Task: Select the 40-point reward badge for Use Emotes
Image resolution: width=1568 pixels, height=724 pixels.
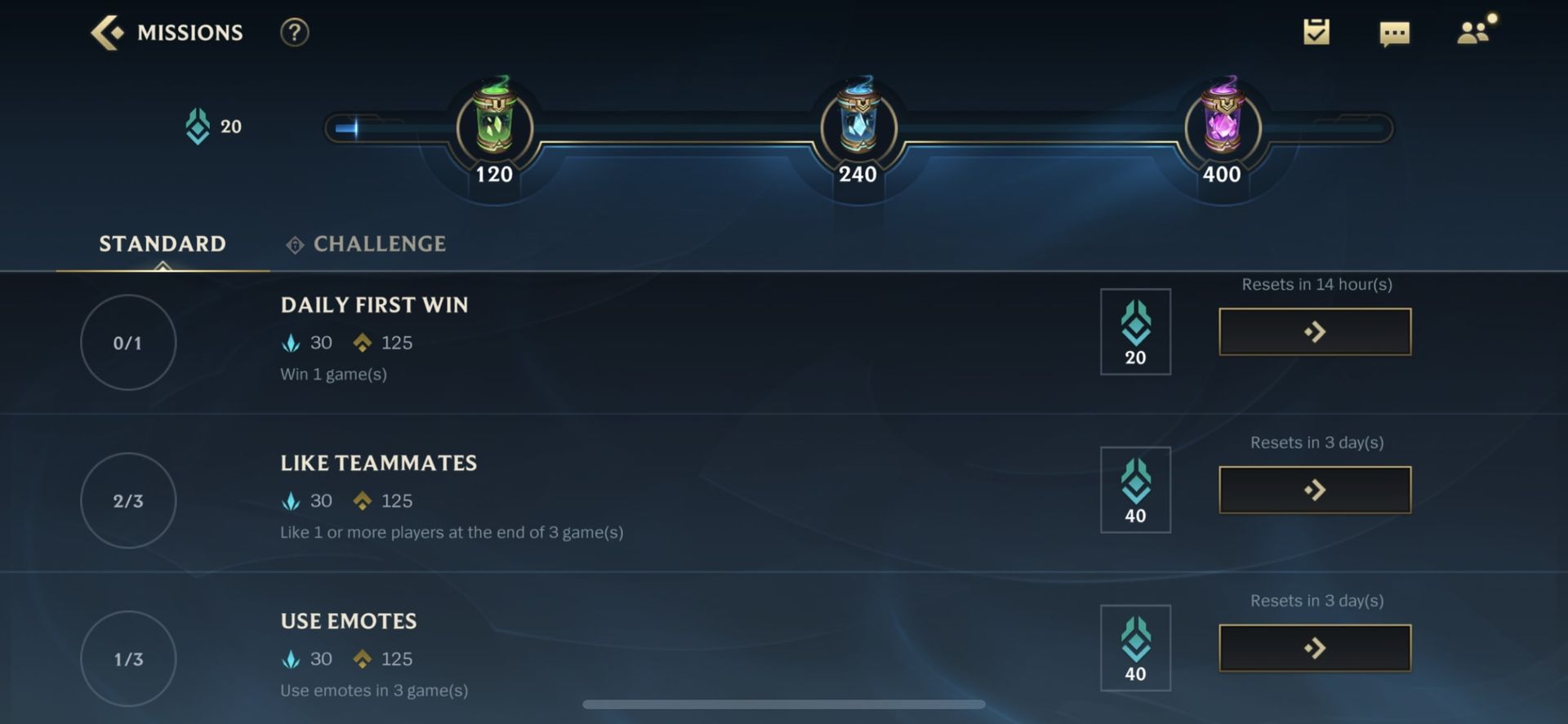Action: pyautogui.click(x=1135, y=647)
